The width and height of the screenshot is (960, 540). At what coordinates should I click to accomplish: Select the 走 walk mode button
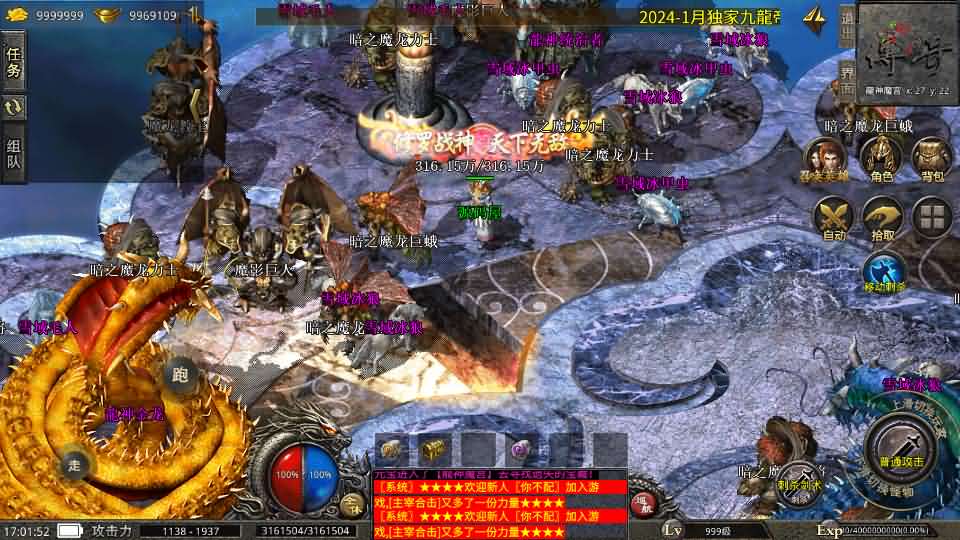pyautogui.click(x=74, y=464)
